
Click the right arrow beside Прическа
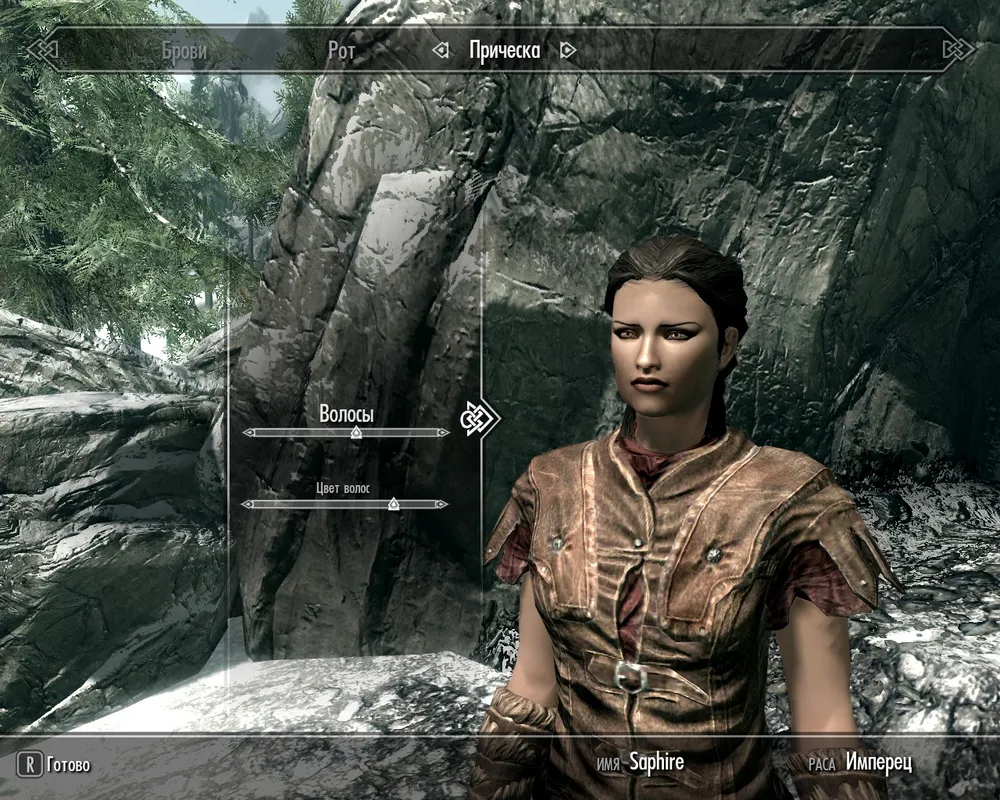click(x=568, y=50)
